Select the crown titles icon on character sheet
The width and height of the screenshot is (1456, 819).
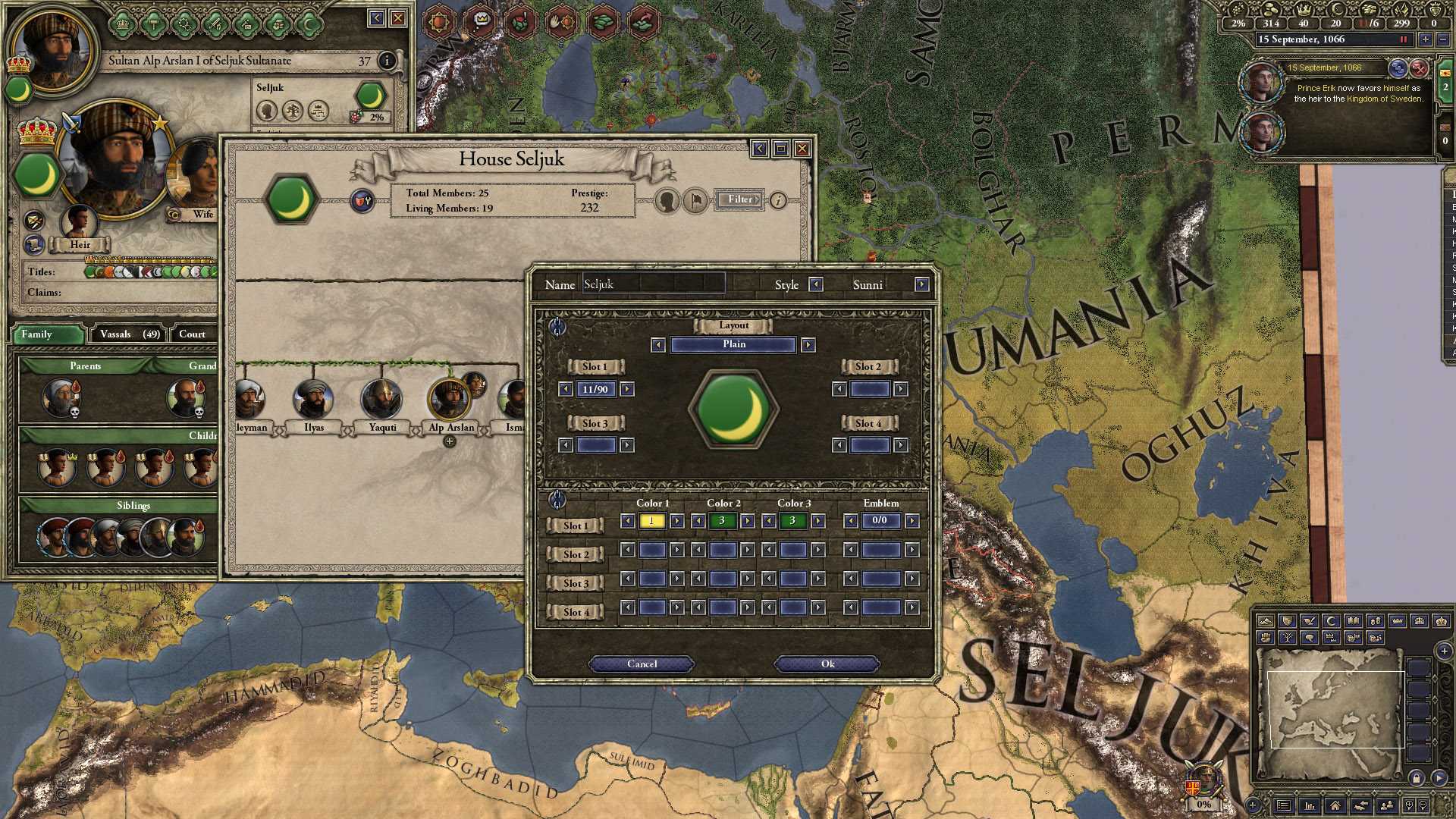(x=121, y=25)
